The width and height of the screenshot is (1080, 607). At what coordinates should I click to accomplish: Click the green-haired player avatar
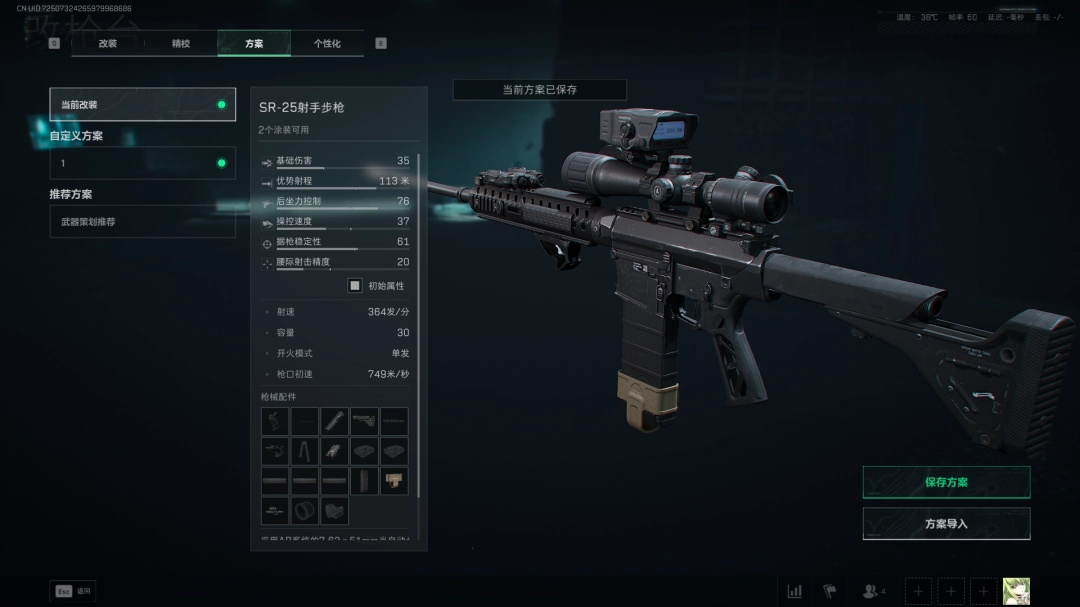click(1016, 591)
